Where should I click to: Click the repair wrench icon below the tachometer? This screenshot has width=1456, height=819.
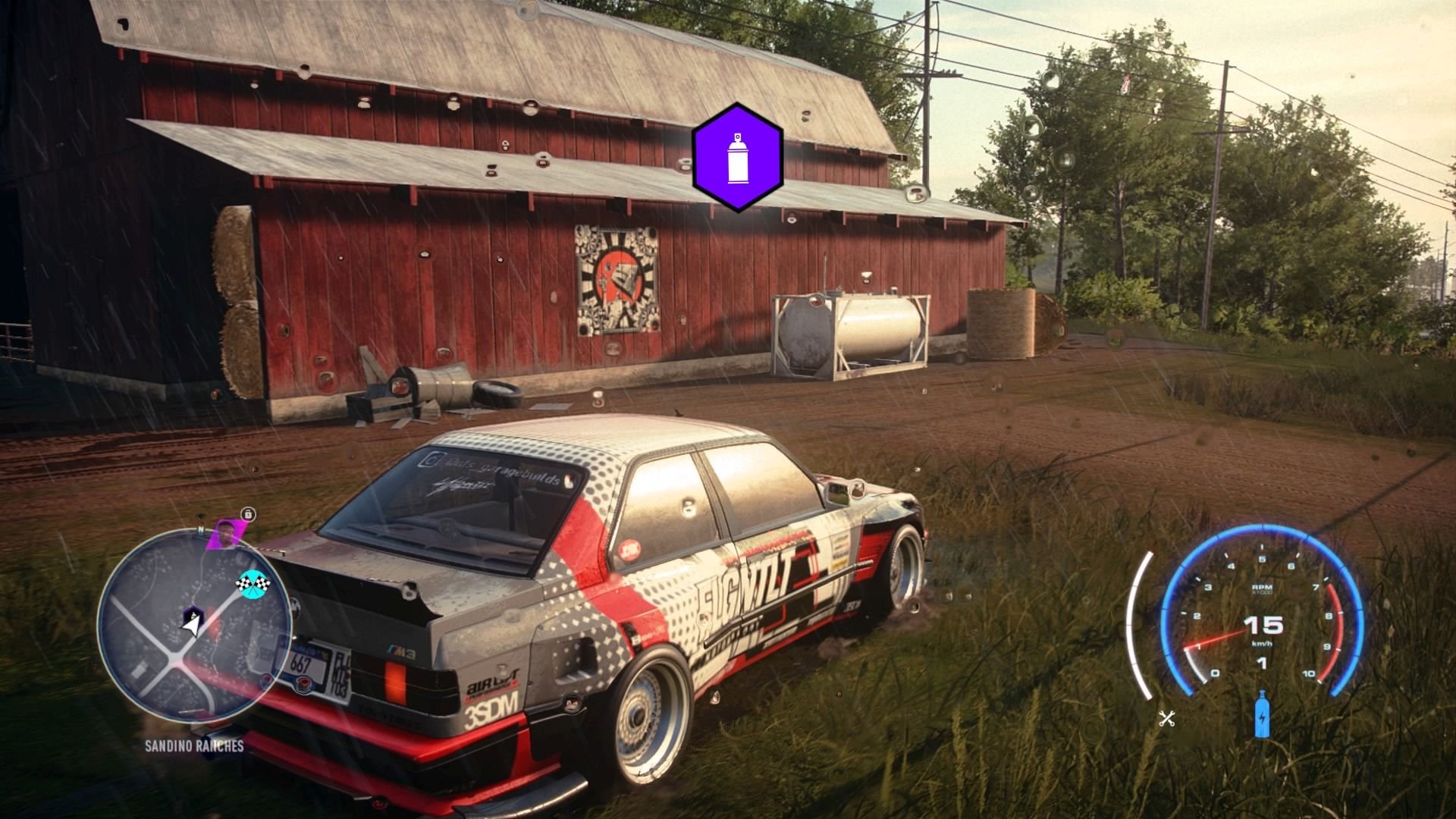tap(1167, 718)
